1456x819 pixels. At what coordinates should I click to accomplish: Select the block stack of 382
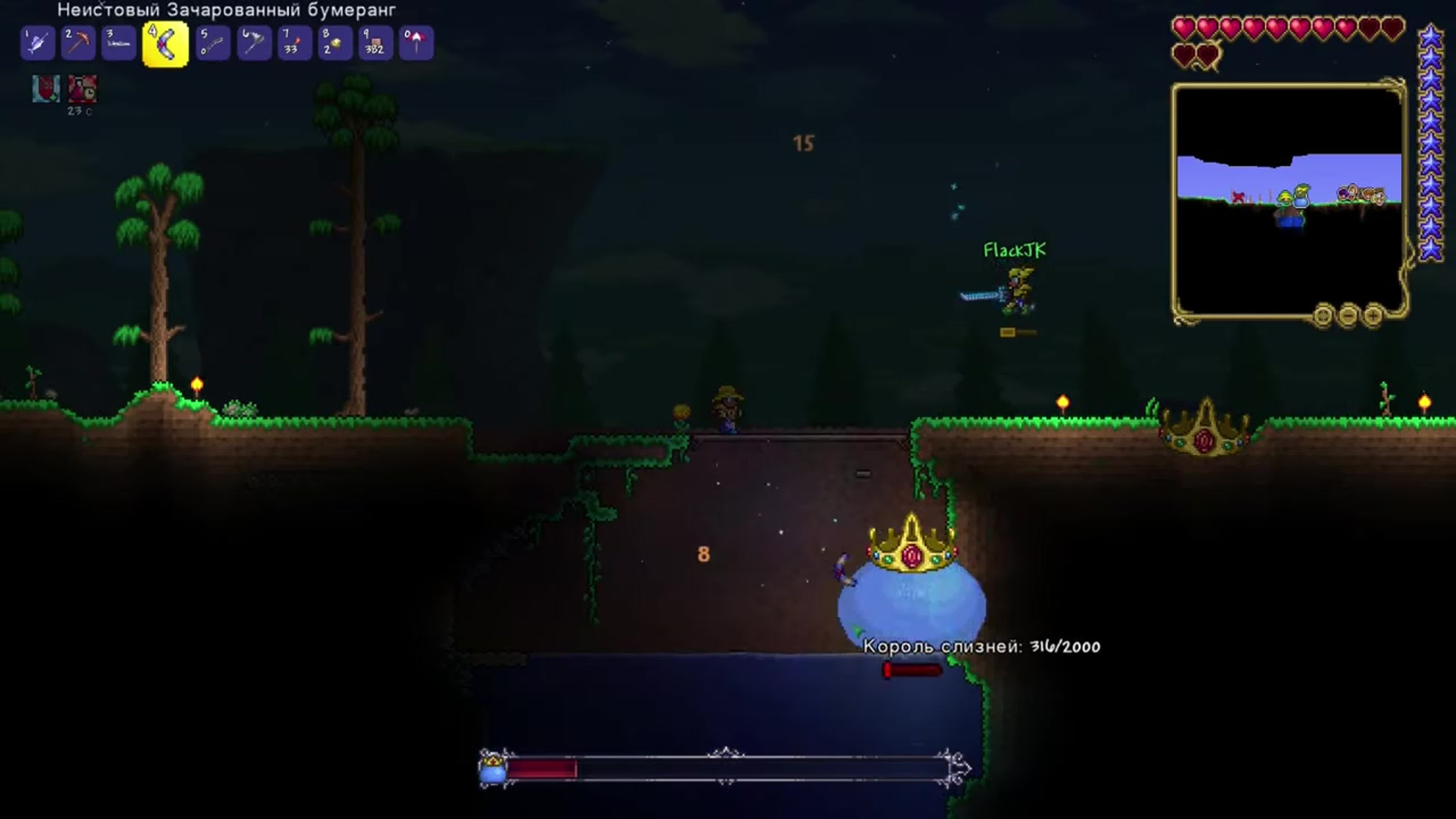pyautogui.click(x=375, y=43)
